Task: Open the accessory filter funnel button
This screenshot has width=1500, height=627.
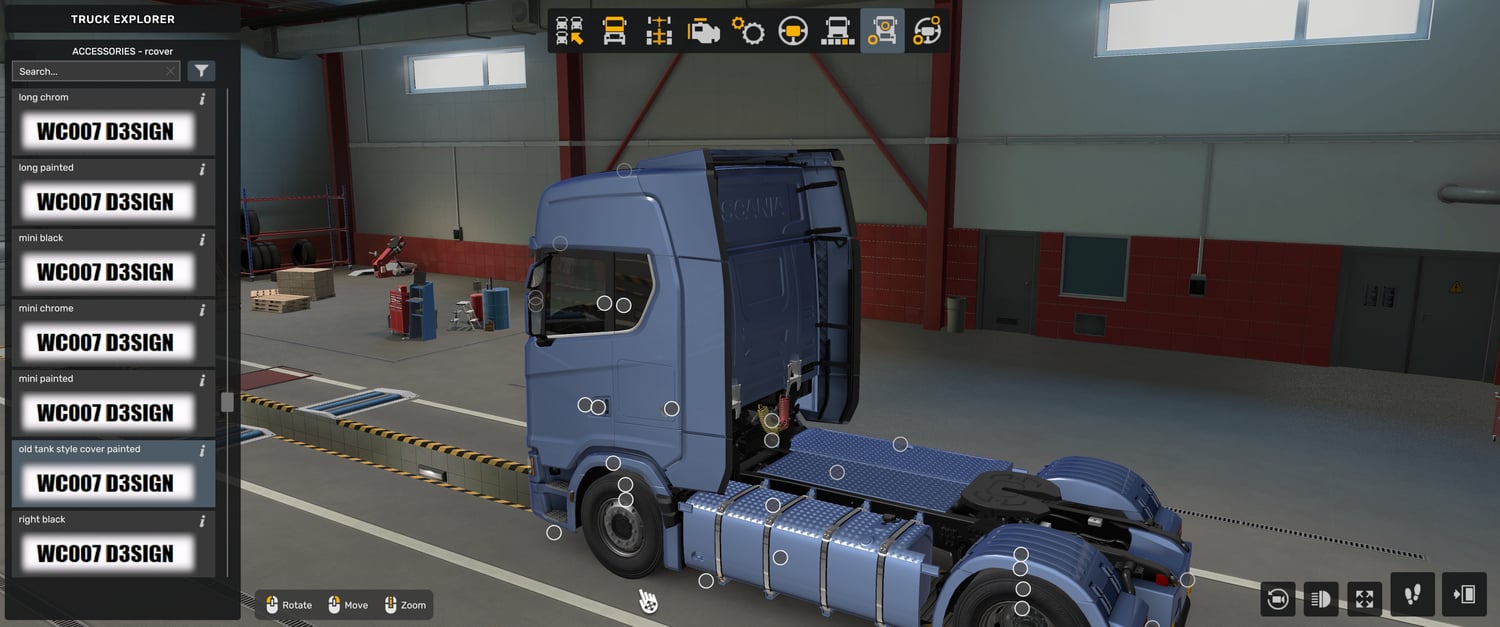Action: point(201,71)
